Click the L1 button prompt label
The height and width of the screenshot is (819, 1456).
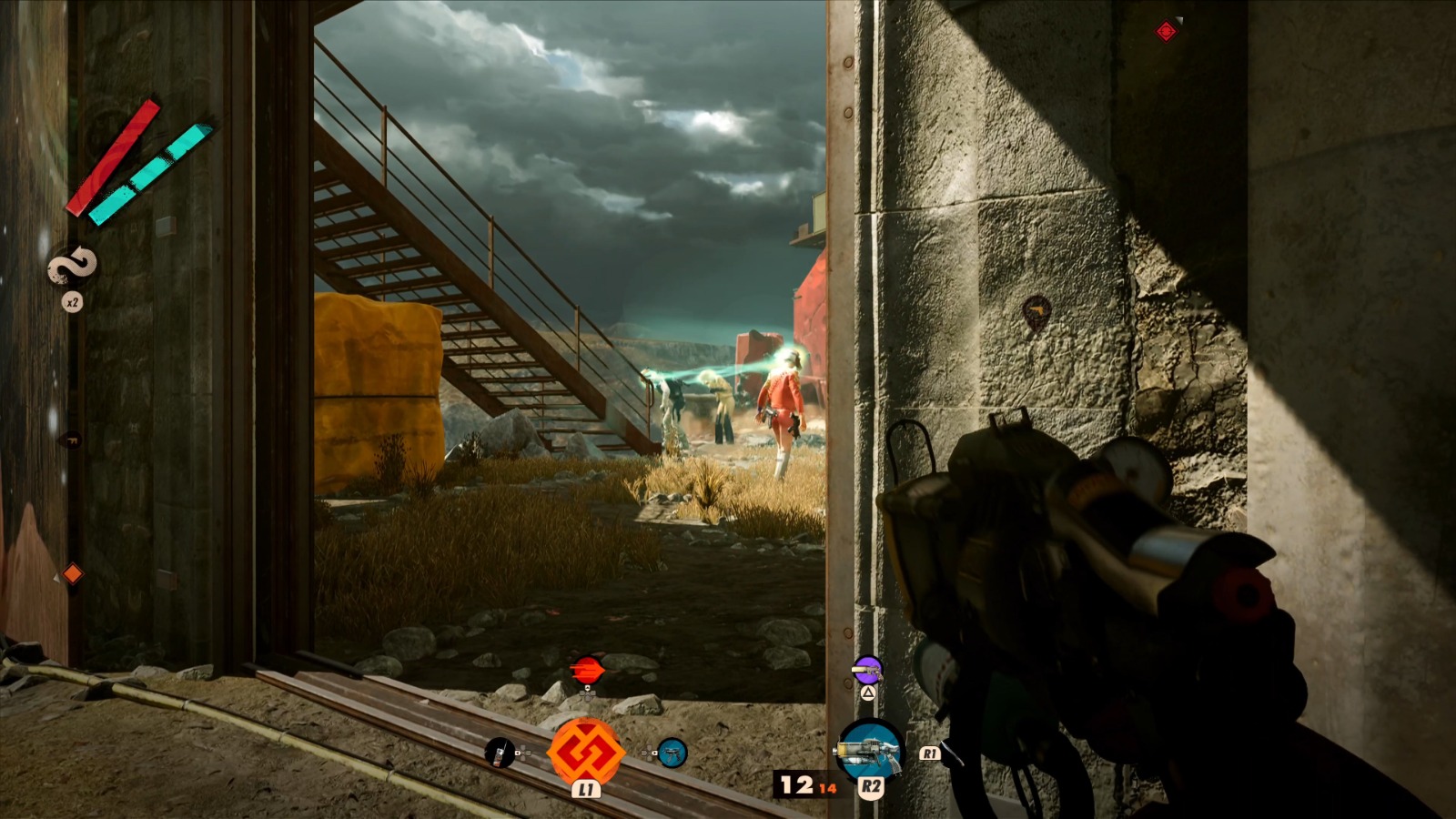coord(586,790)
